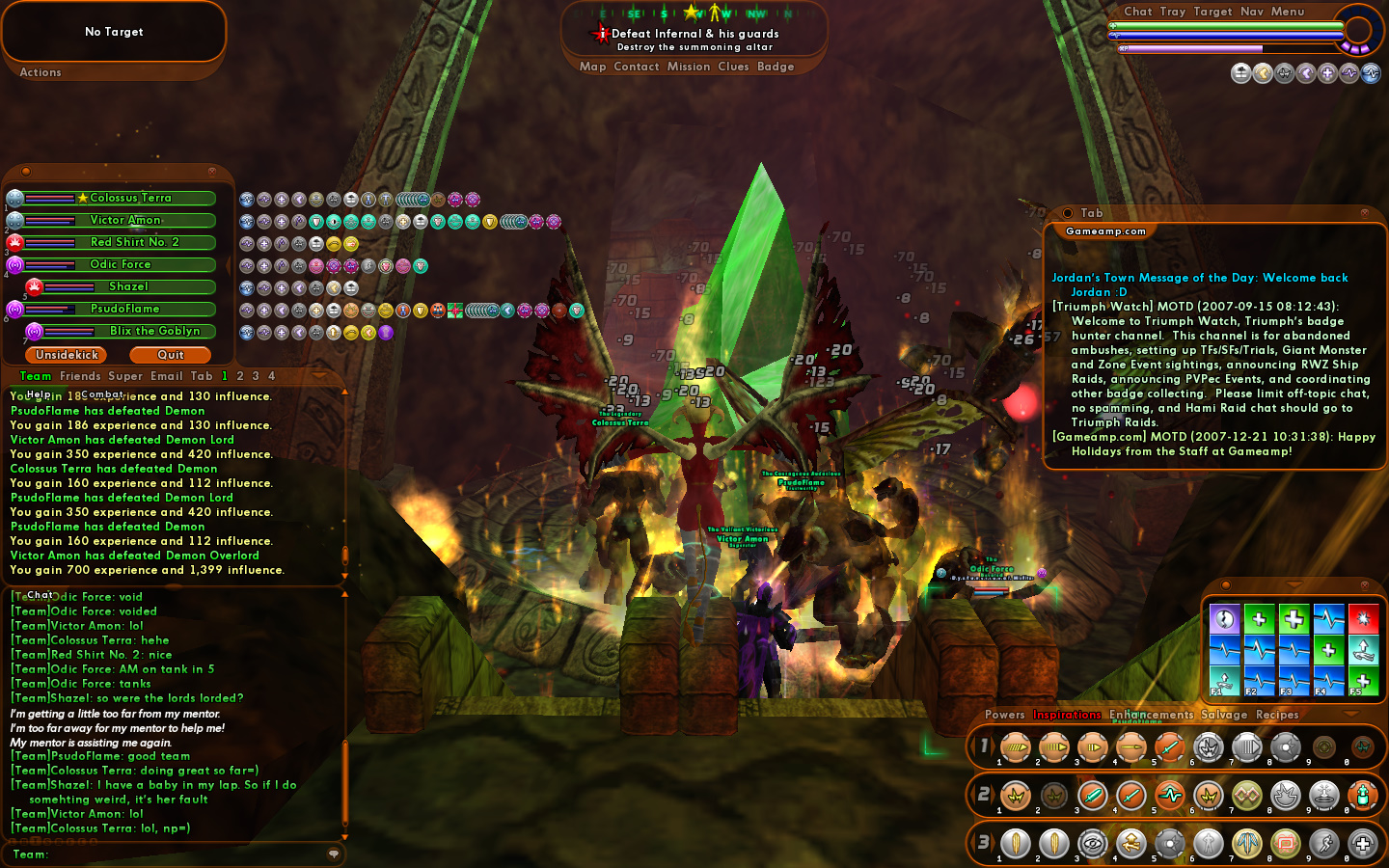Open the Map from the navigation bar
Image resolution: width=1389 pixels, height=868 pixels.
[x=592, y=67]
